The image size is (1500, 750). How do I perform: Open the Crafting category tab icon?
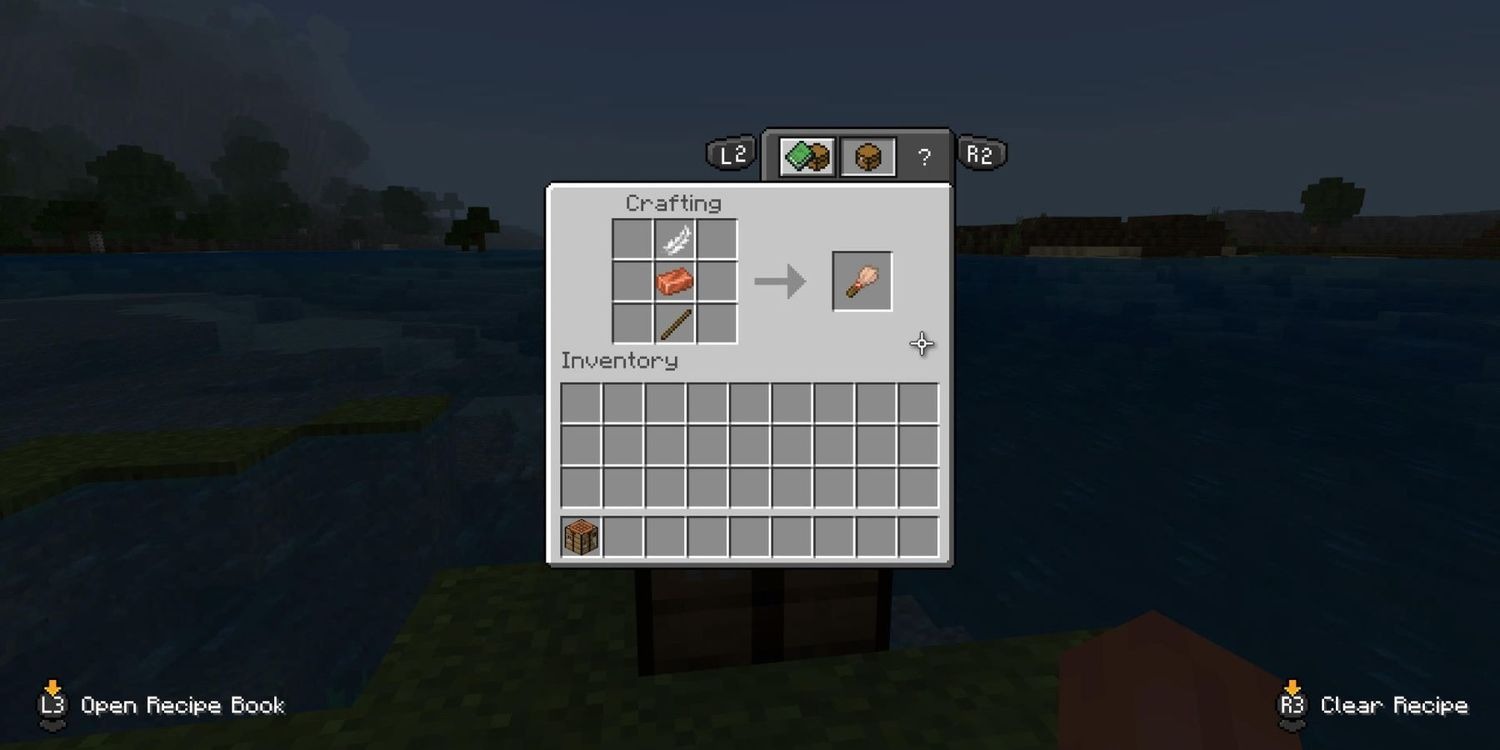click(806, 156)
